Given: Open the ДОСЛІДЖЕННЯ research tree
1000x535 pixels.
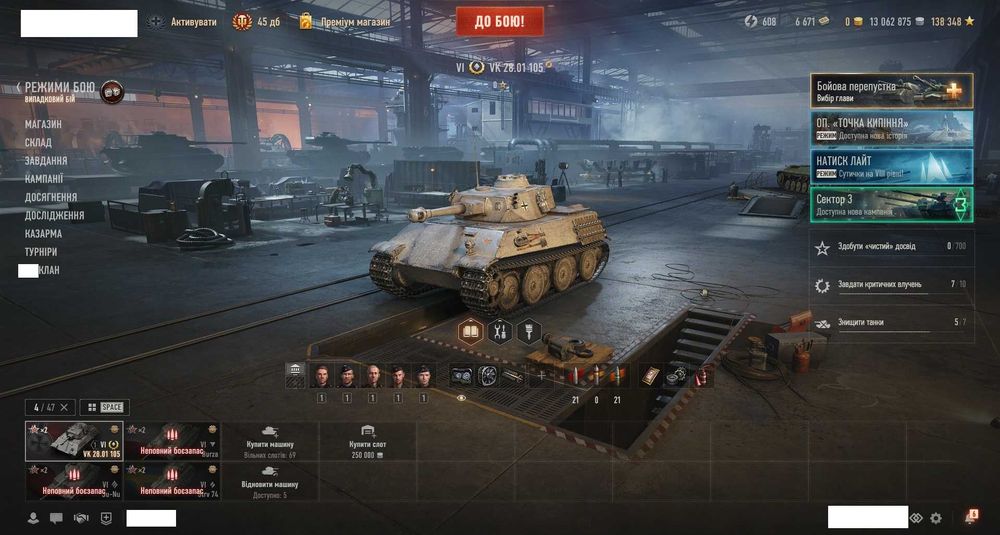Looking at the screenshot, I should click(54, 215).
